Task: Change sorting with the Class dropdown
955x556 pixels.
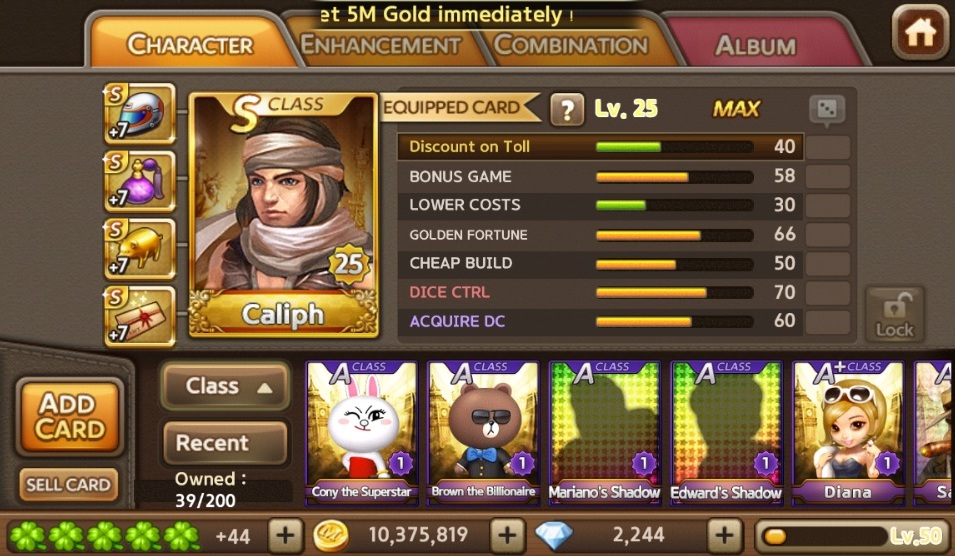Action: click(x=225, y=386)
